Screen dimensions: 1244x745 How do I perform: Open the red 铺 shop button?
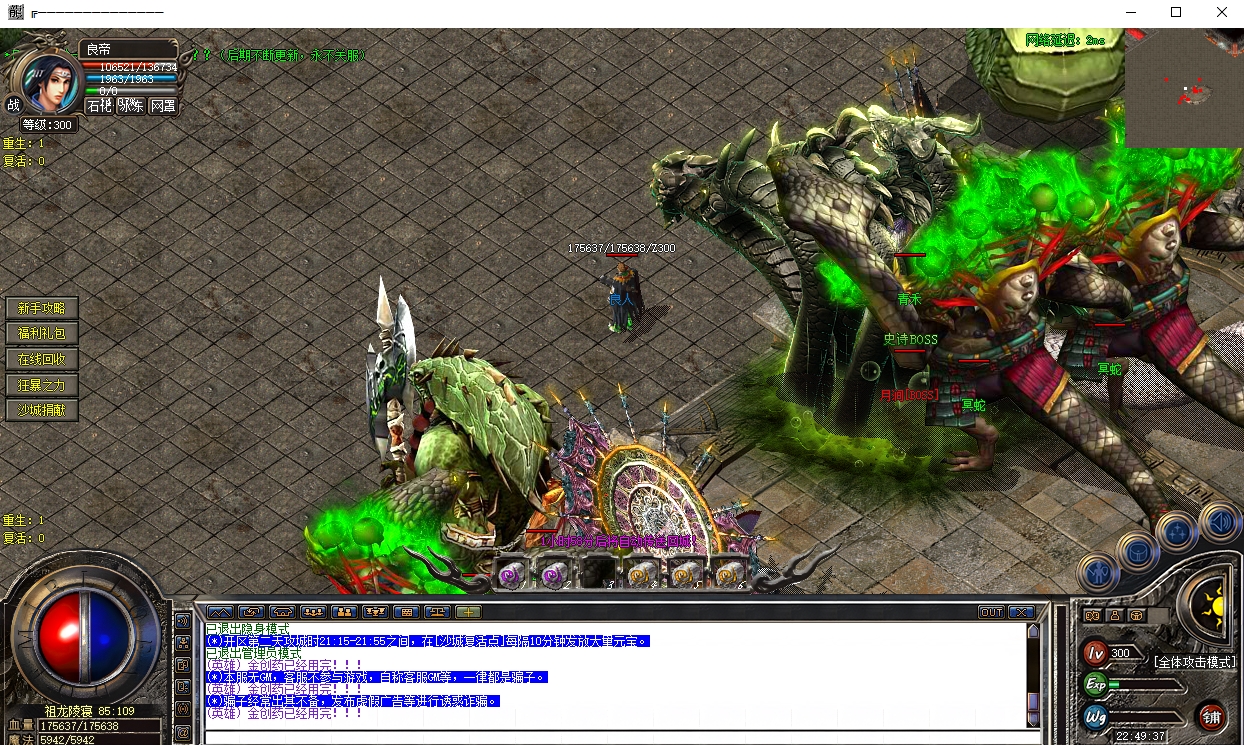tap(1211, 716)
